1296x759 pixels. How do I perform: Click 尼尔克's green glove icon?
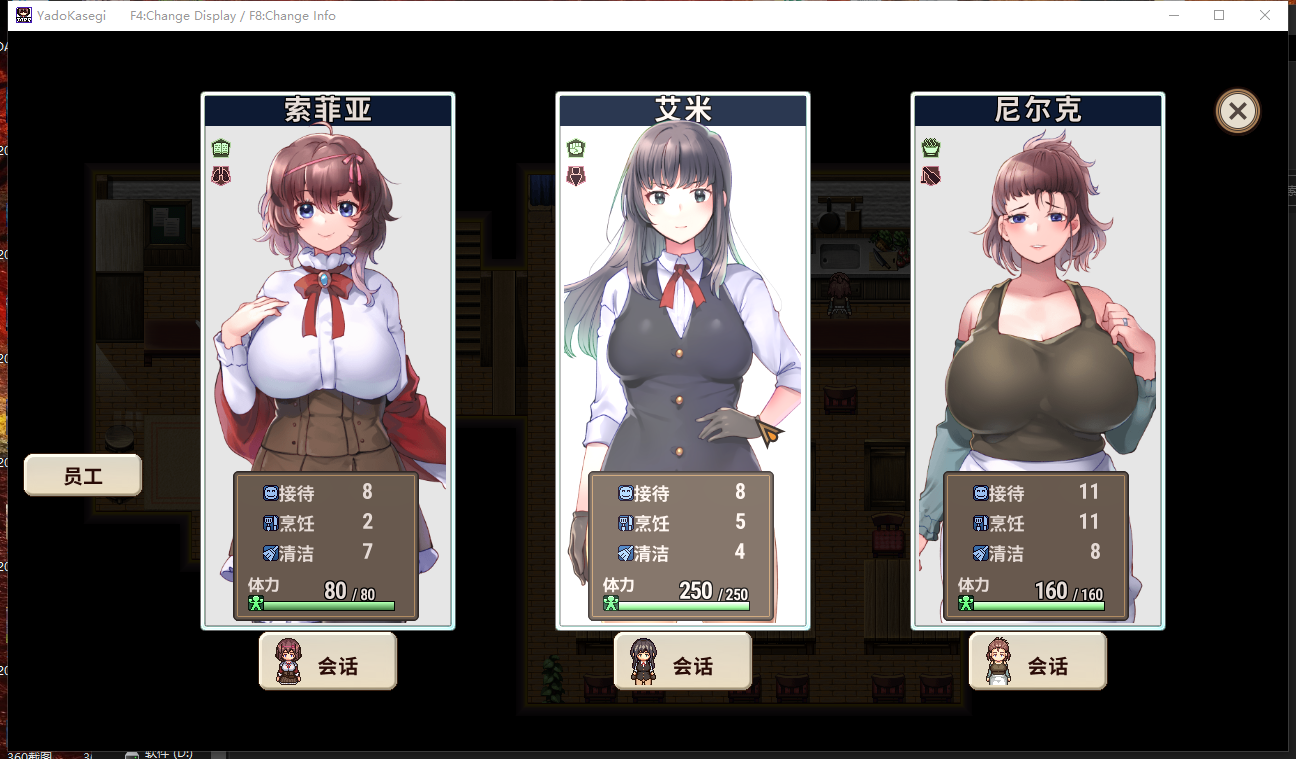[x=931, y=149]
